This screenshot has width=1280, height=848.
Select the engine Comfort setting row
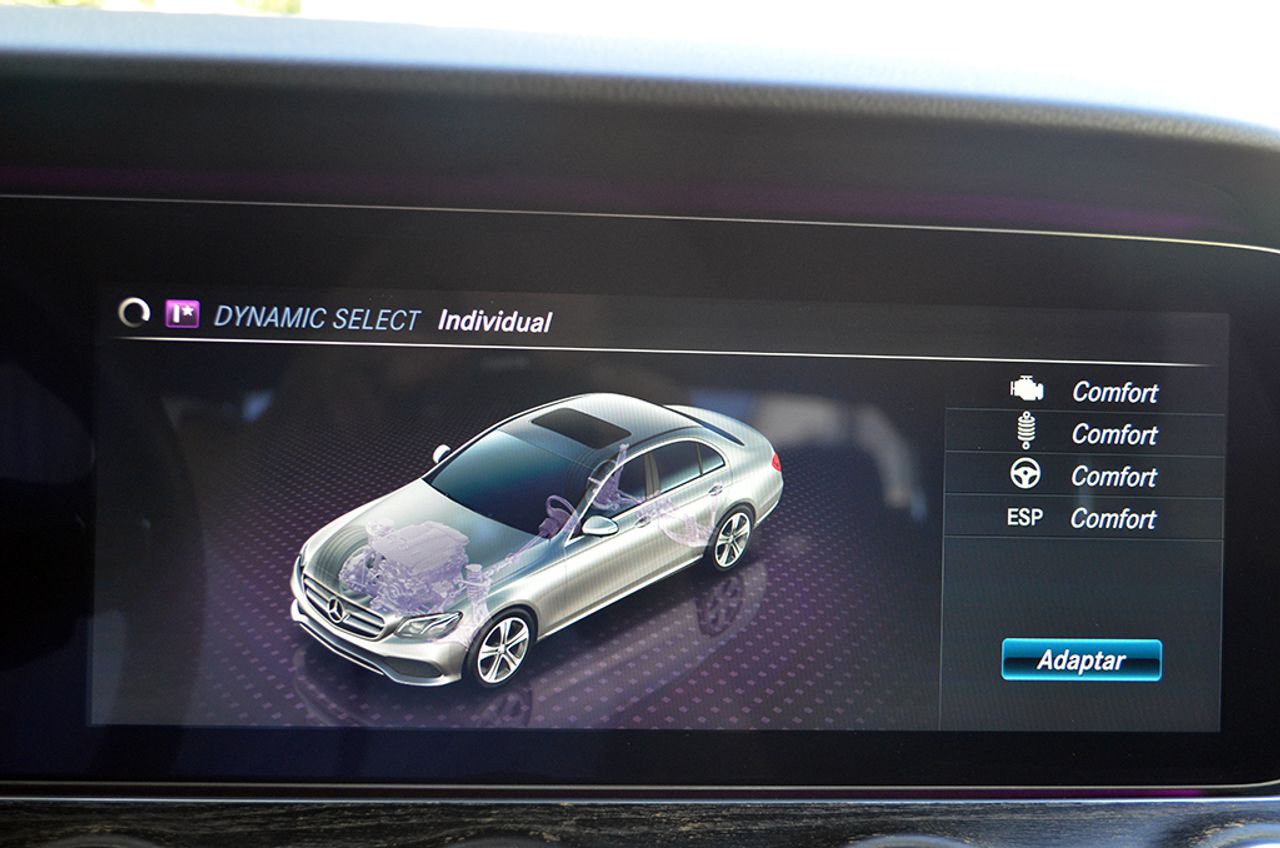(x=1085, y=391)
